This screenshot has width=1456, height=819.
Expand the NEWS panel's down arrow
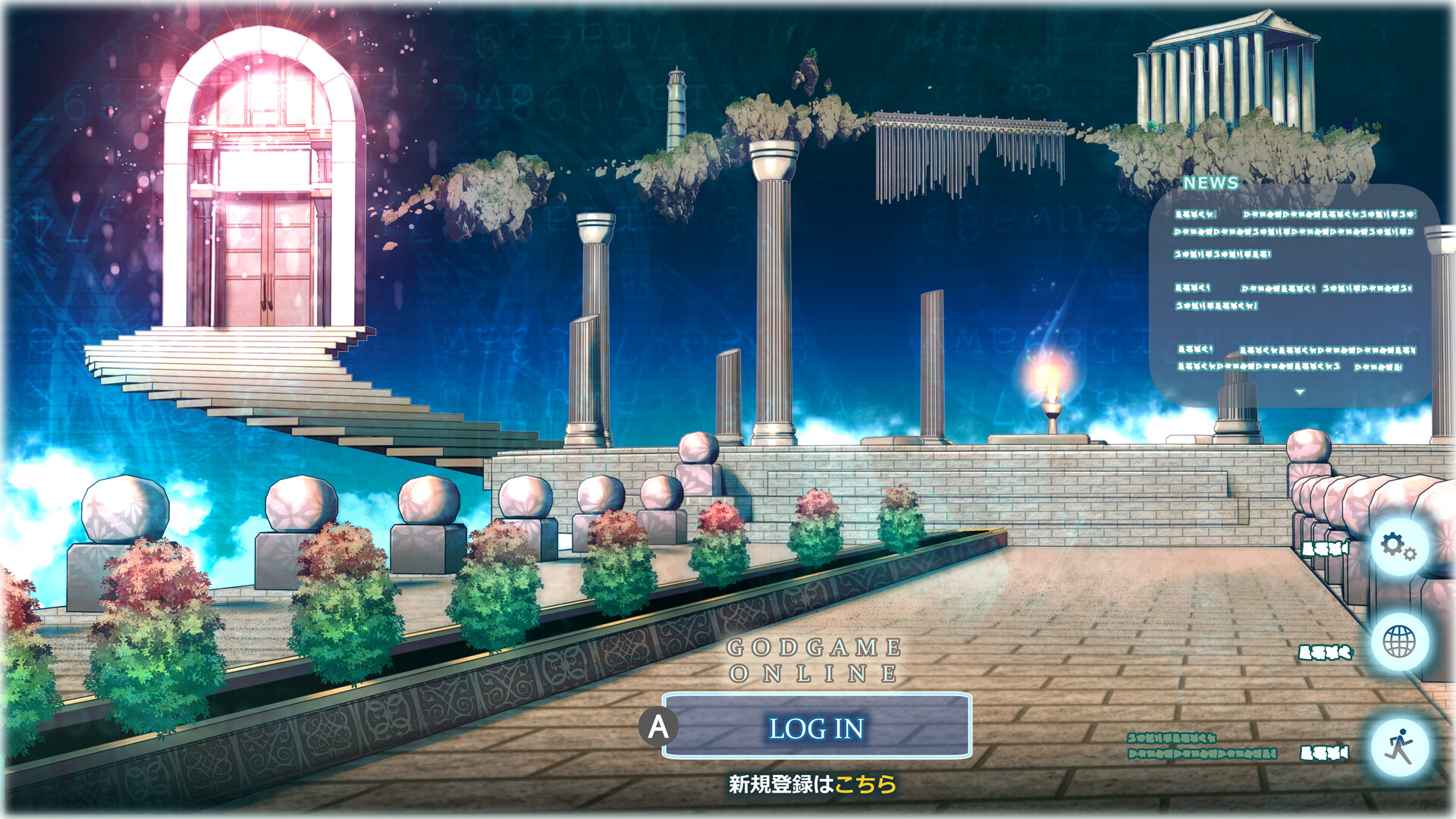[1300, 392]
